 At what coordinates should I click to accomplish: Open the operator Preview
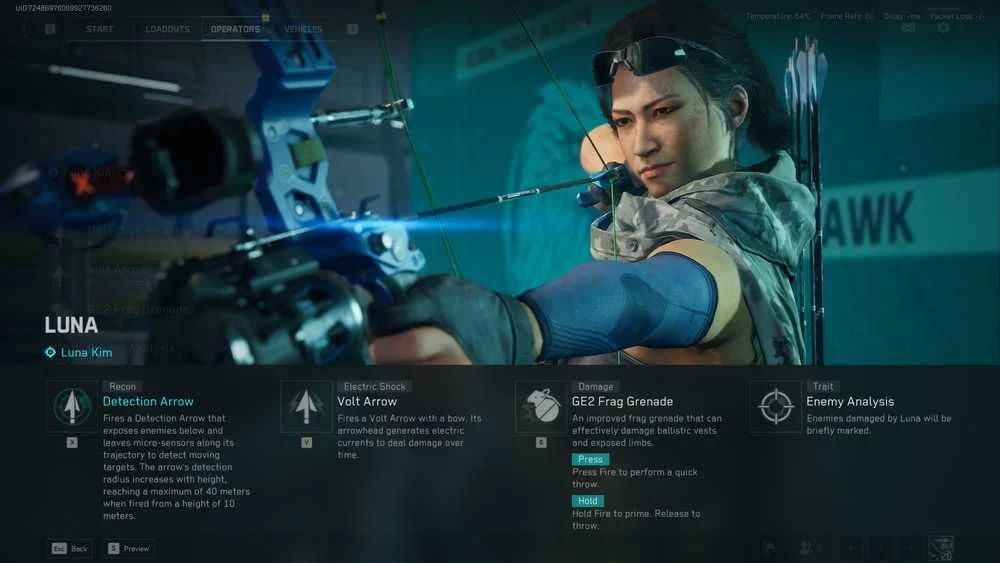tap(129, 548)
